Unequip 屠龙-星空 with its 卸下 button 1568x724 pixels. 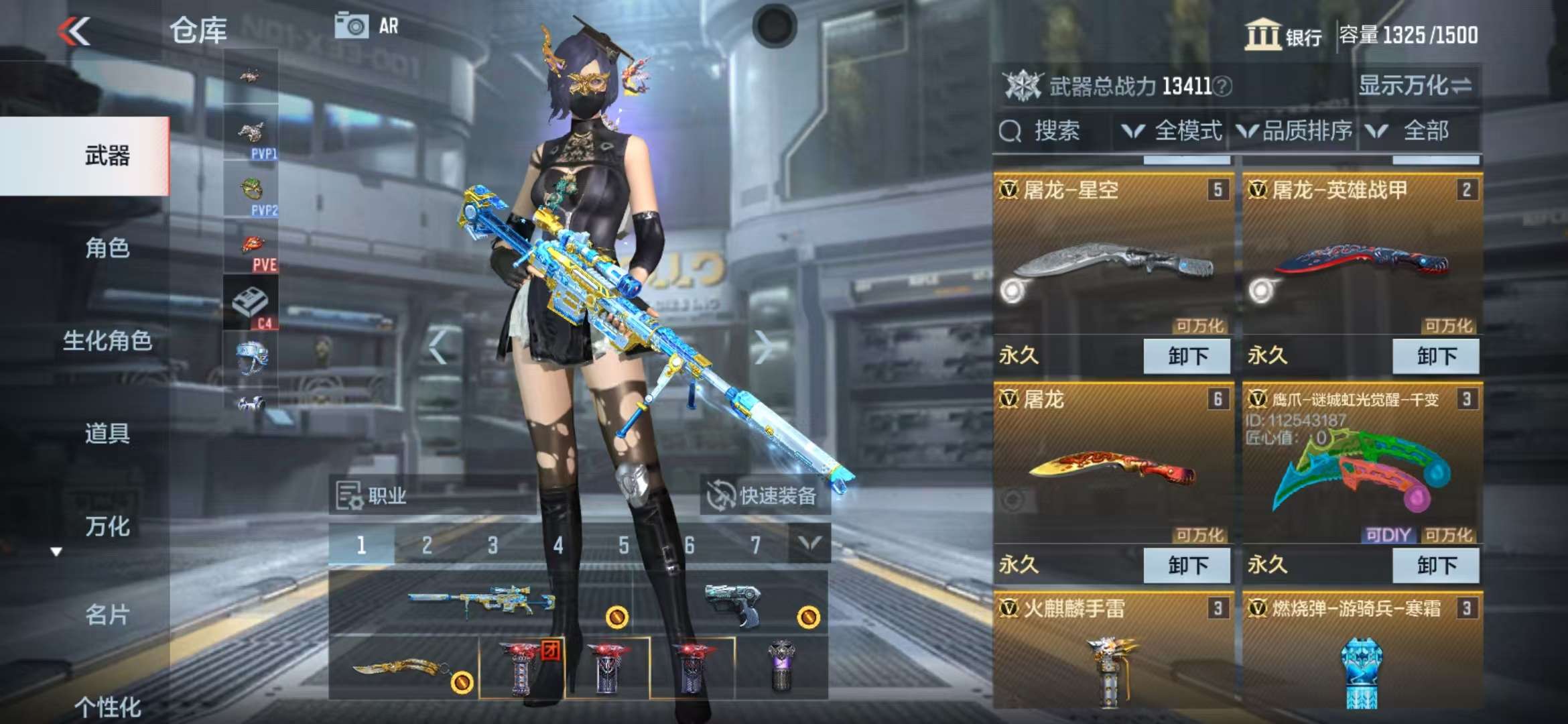point(1187,356)
